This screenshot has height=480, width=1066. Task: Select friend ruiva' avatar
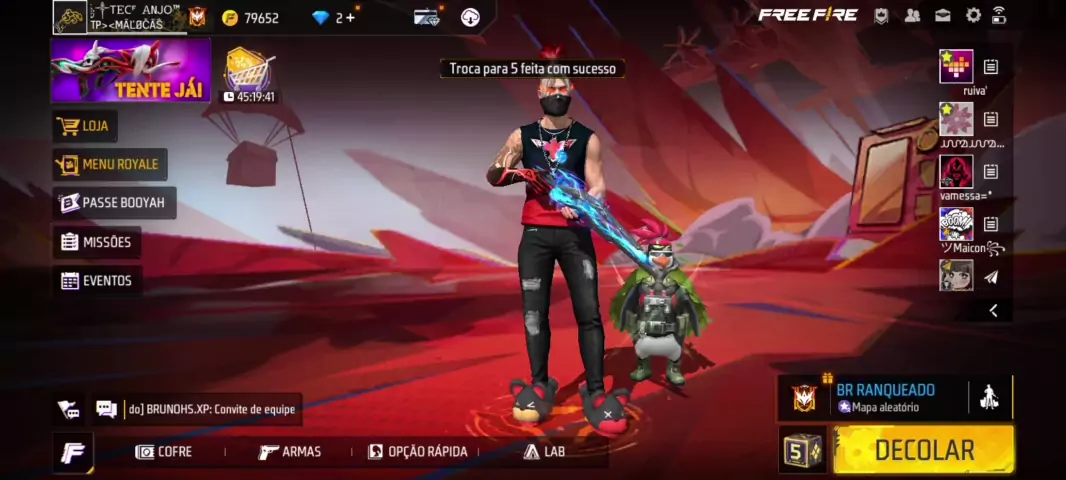[x=956, y=67]
